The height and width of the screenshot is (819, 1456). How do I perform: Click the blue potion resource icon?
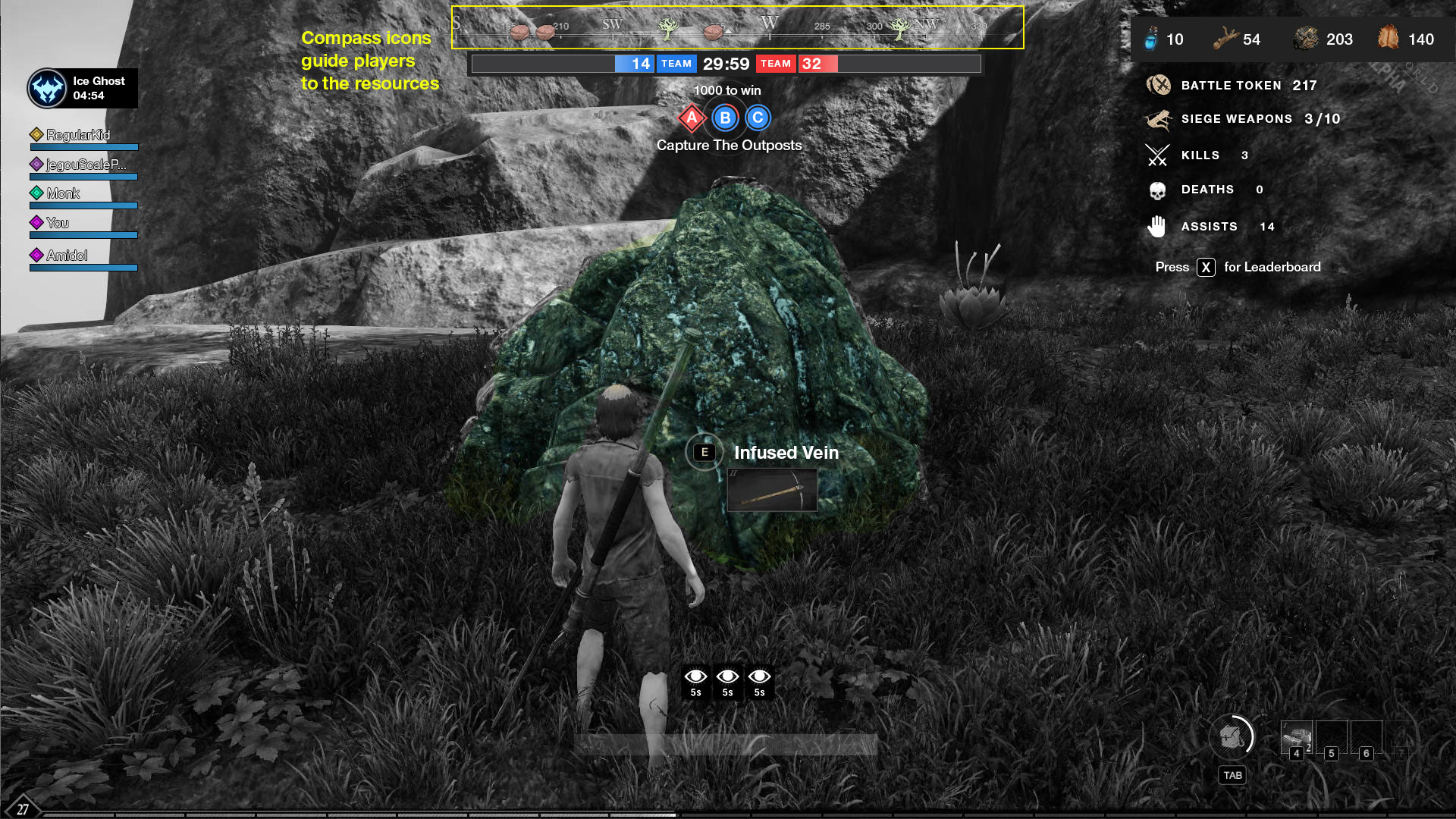click(x=1151, y=39)
